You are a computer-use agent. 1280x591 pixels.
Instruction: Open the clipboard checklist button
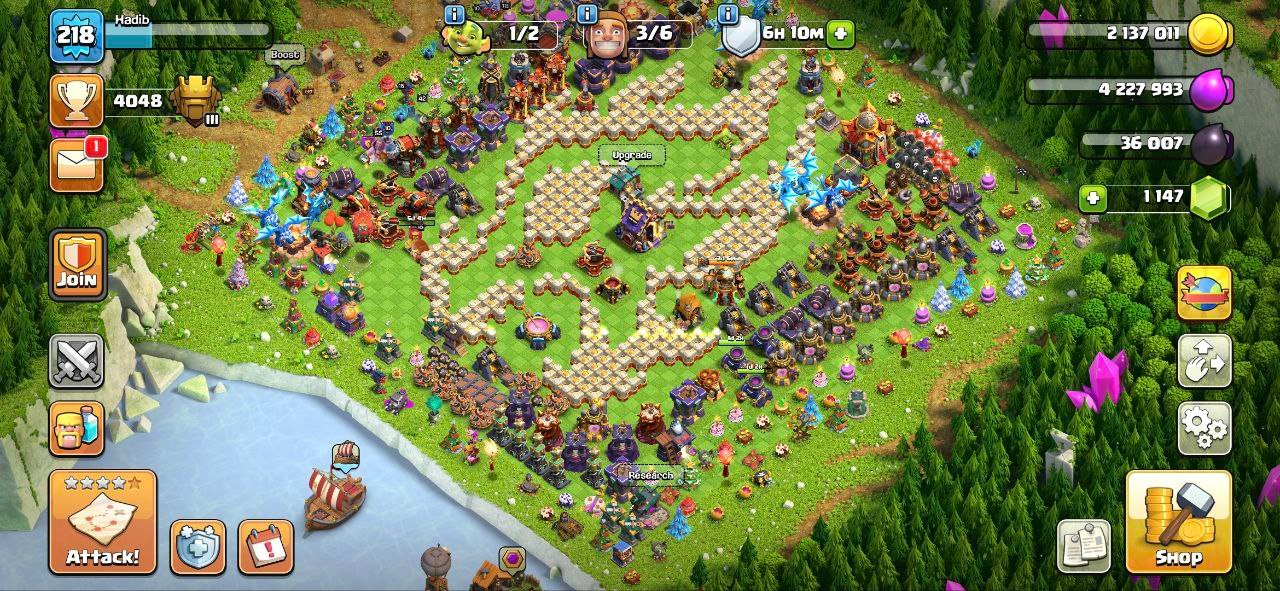point(1085,547)
